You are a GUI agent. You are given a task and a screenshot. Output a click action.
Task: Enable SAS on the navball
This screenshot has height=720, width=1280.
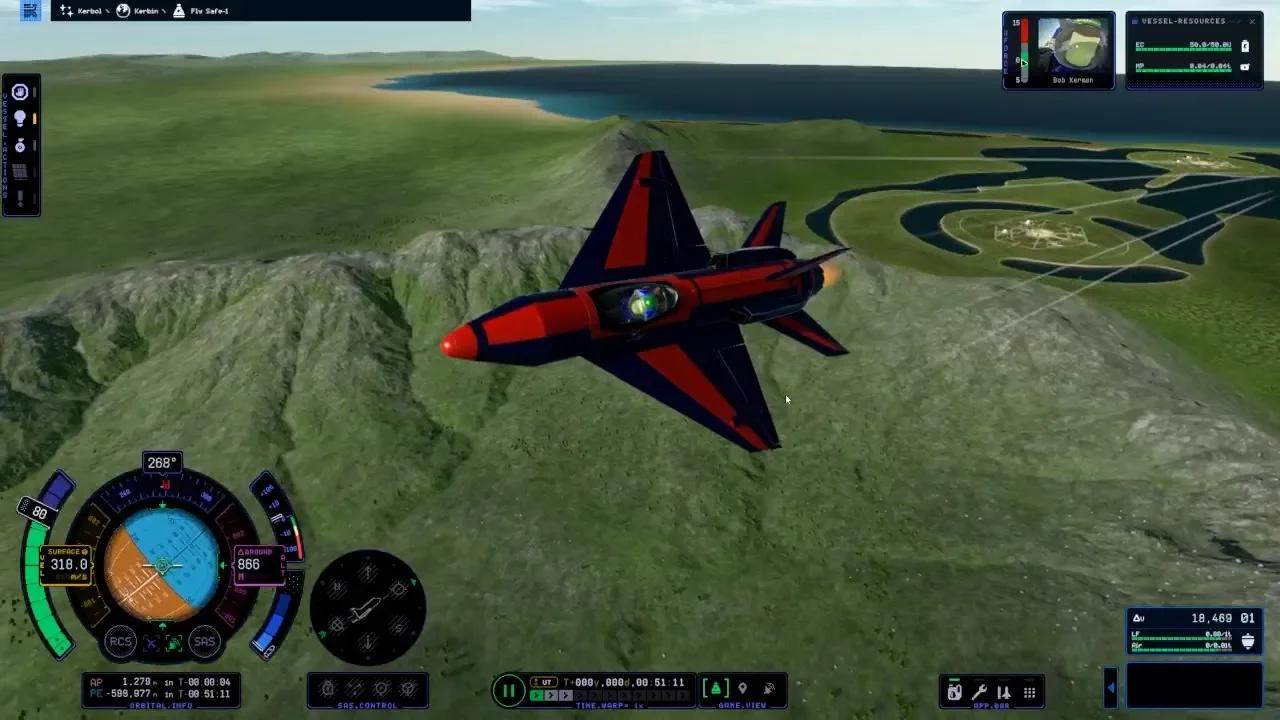[x=204, y=642]
